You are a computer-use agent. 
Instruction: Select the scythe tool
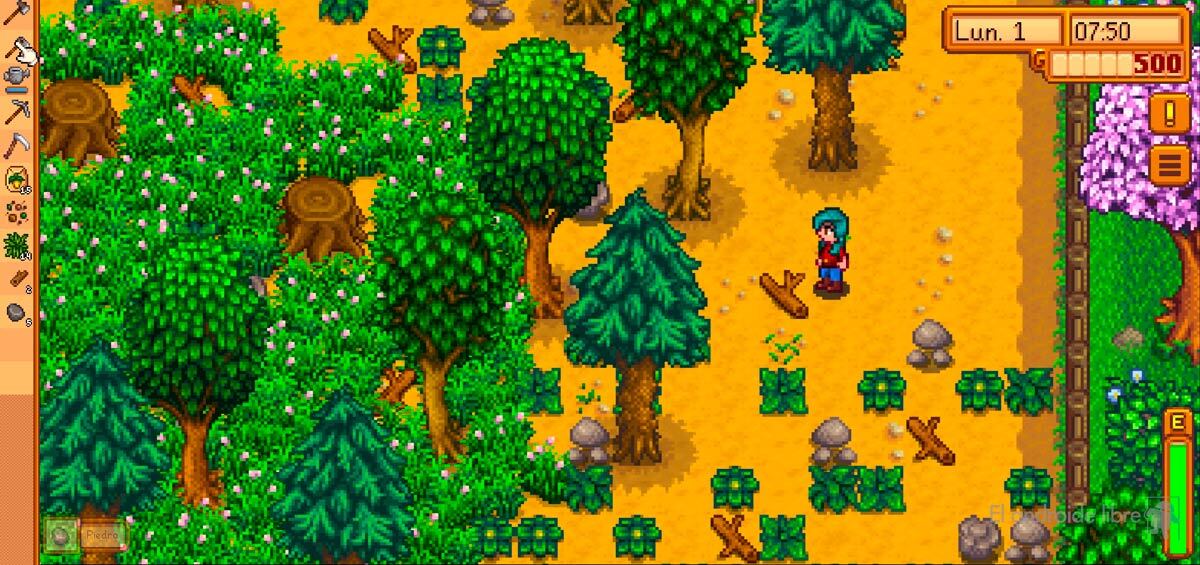tap(17, 146)
